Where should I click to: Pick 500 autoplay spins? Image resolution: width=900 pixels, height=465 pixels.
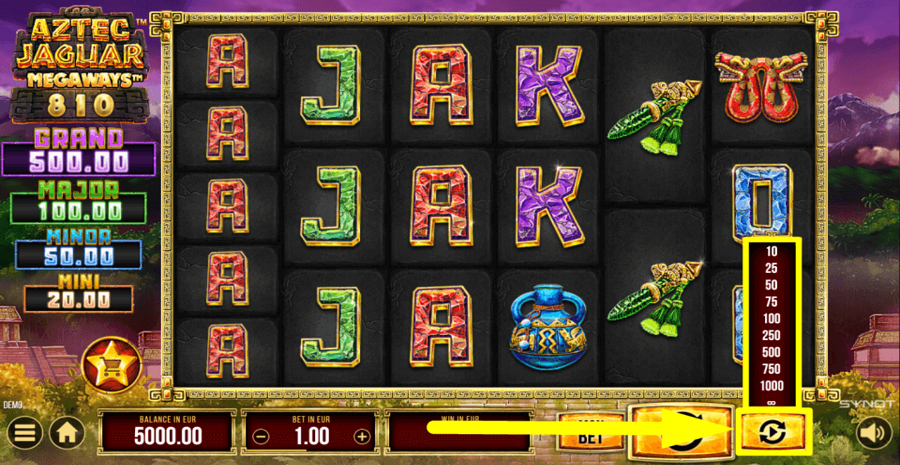coord(771,352)
